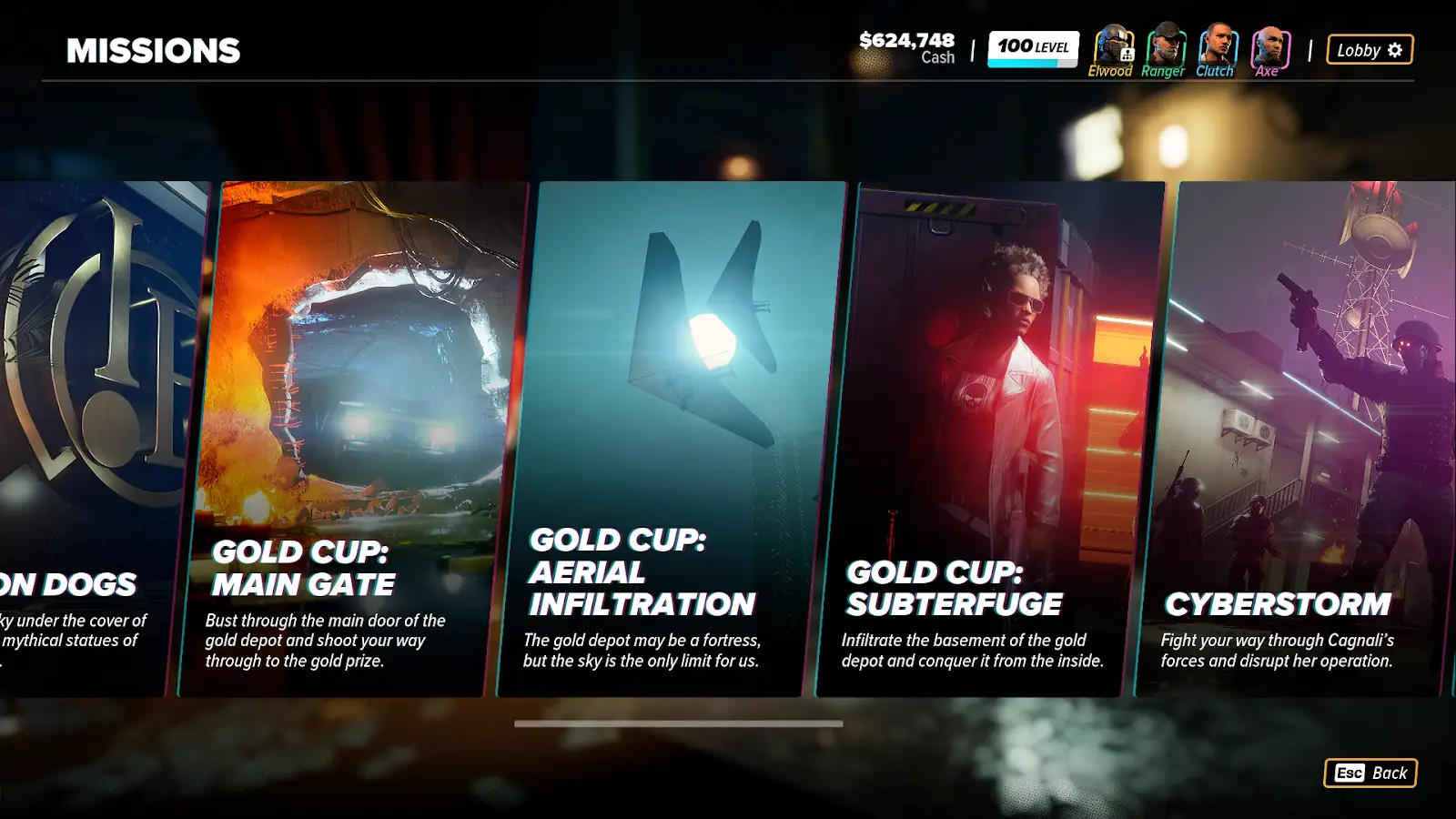Choose Clutch's crew portrait

pos(1217,45)
